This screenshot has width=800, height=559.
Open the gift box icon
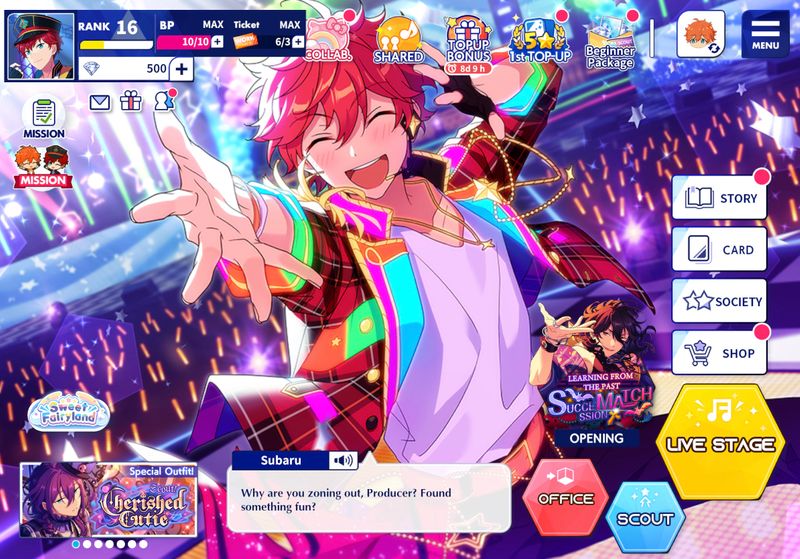pos(131,101)
